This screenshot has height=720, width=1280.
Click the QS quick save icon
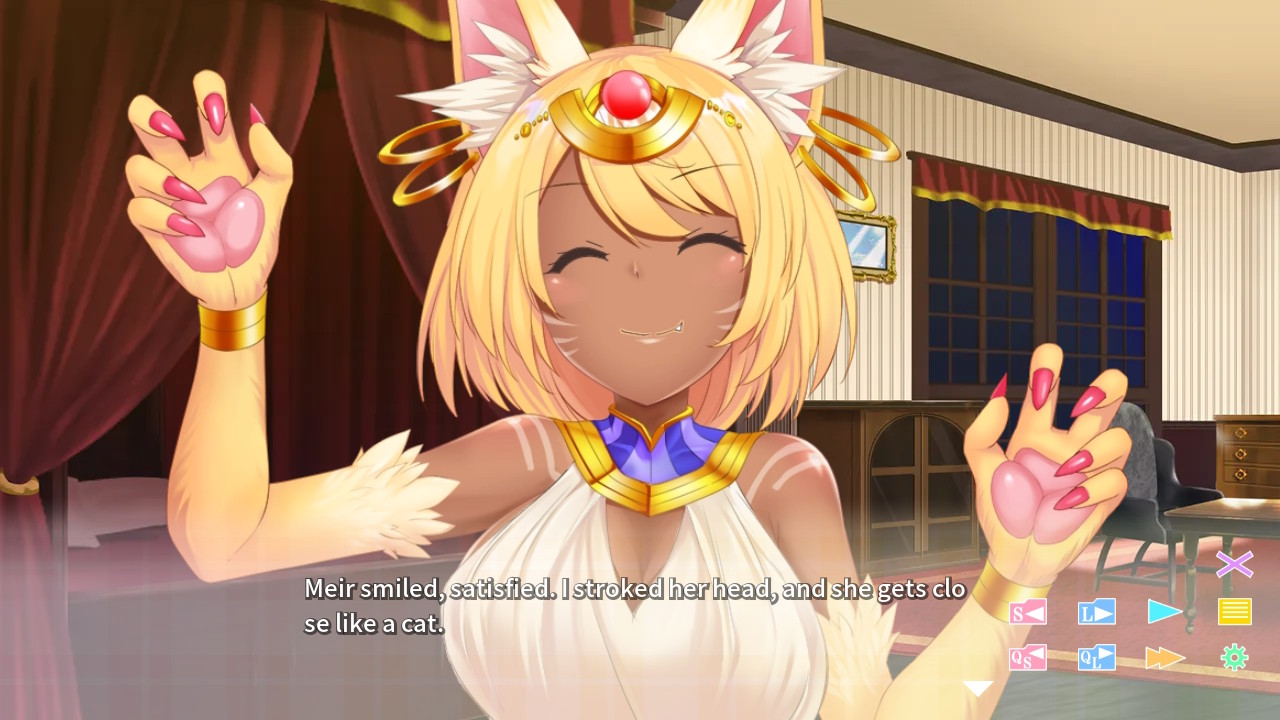pyautogui.click(x=1026, y=657)
